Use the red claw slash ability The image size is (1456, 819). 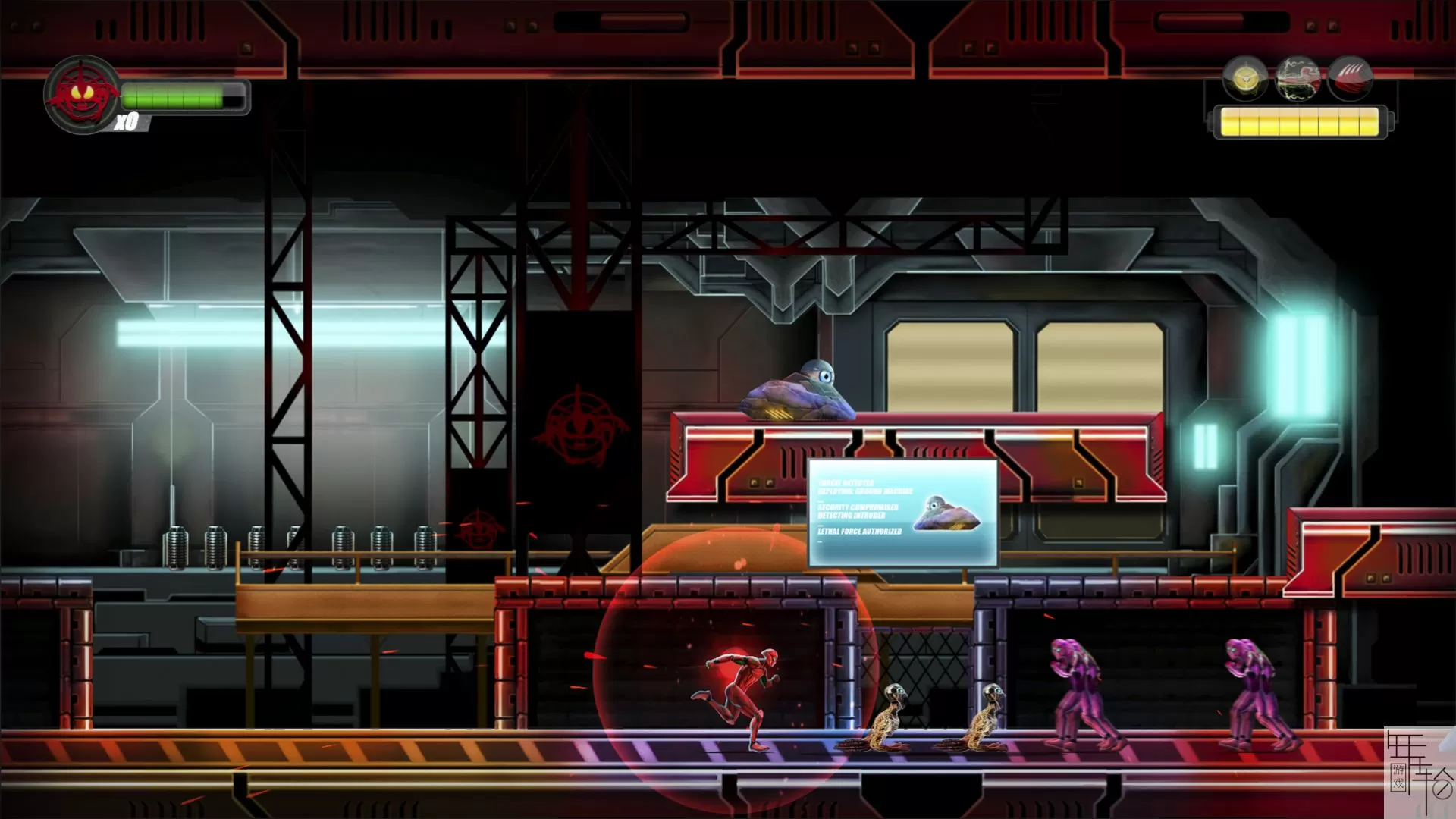tap(1350, 77)
